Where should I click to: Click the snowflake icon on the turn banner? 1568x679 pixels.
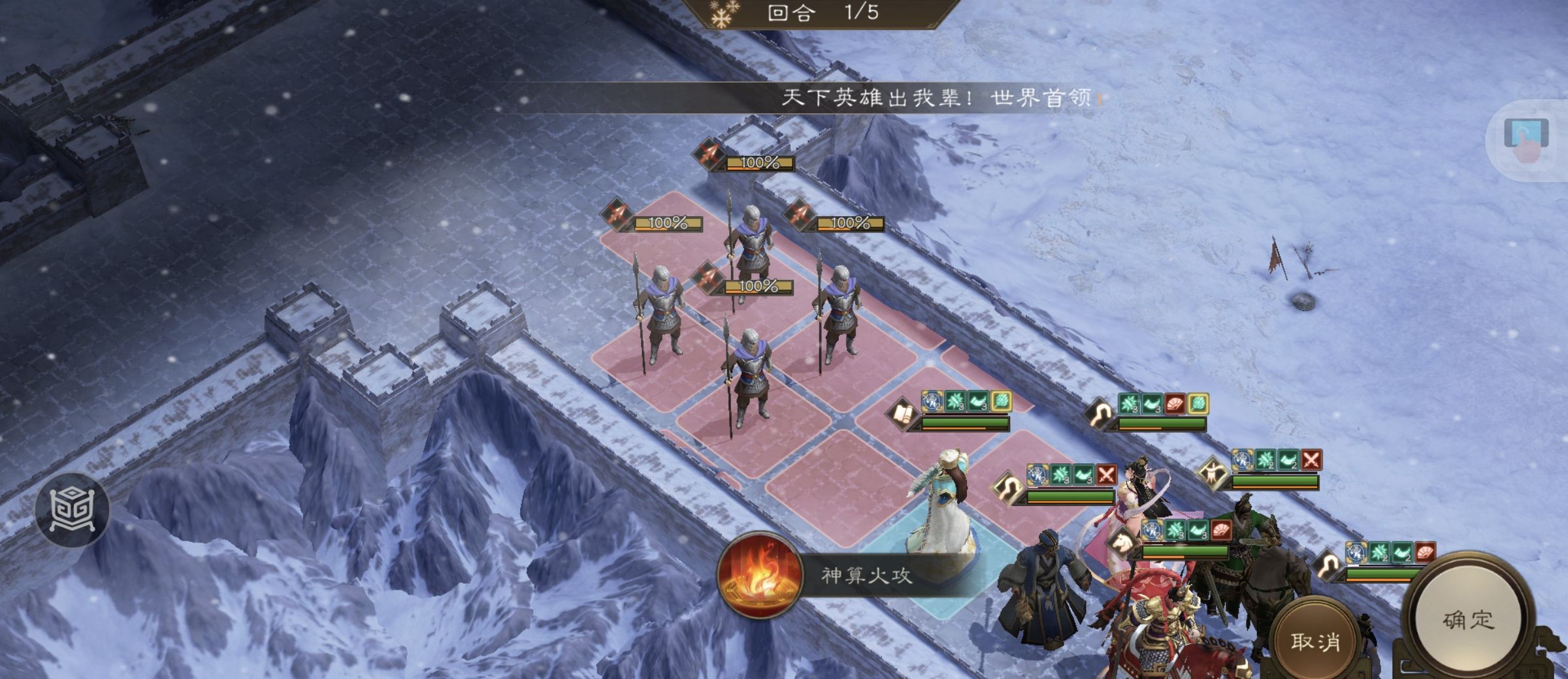click(722, 15)
